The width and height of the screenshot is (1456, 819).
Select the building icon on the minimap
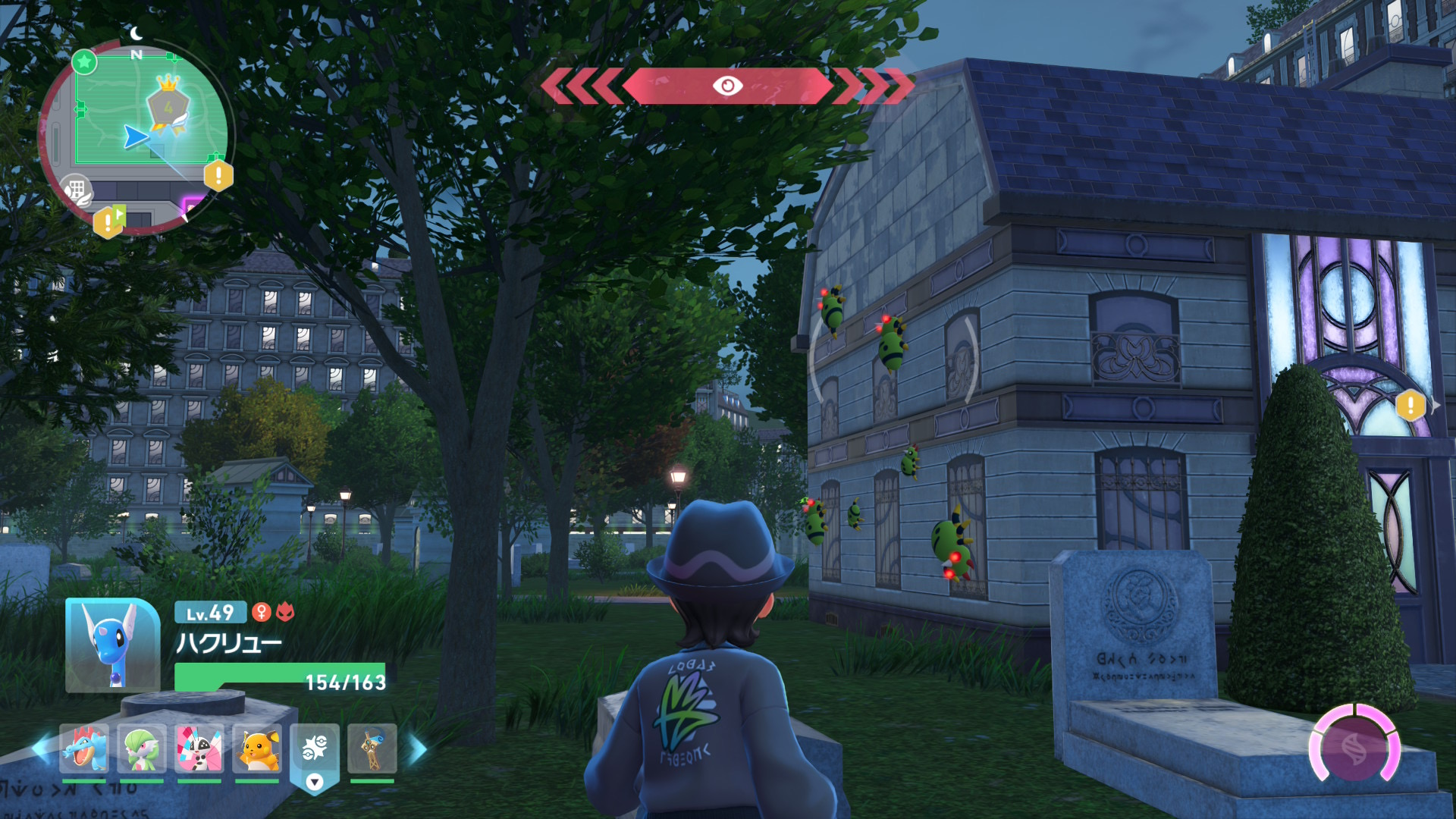click(76, 189)
